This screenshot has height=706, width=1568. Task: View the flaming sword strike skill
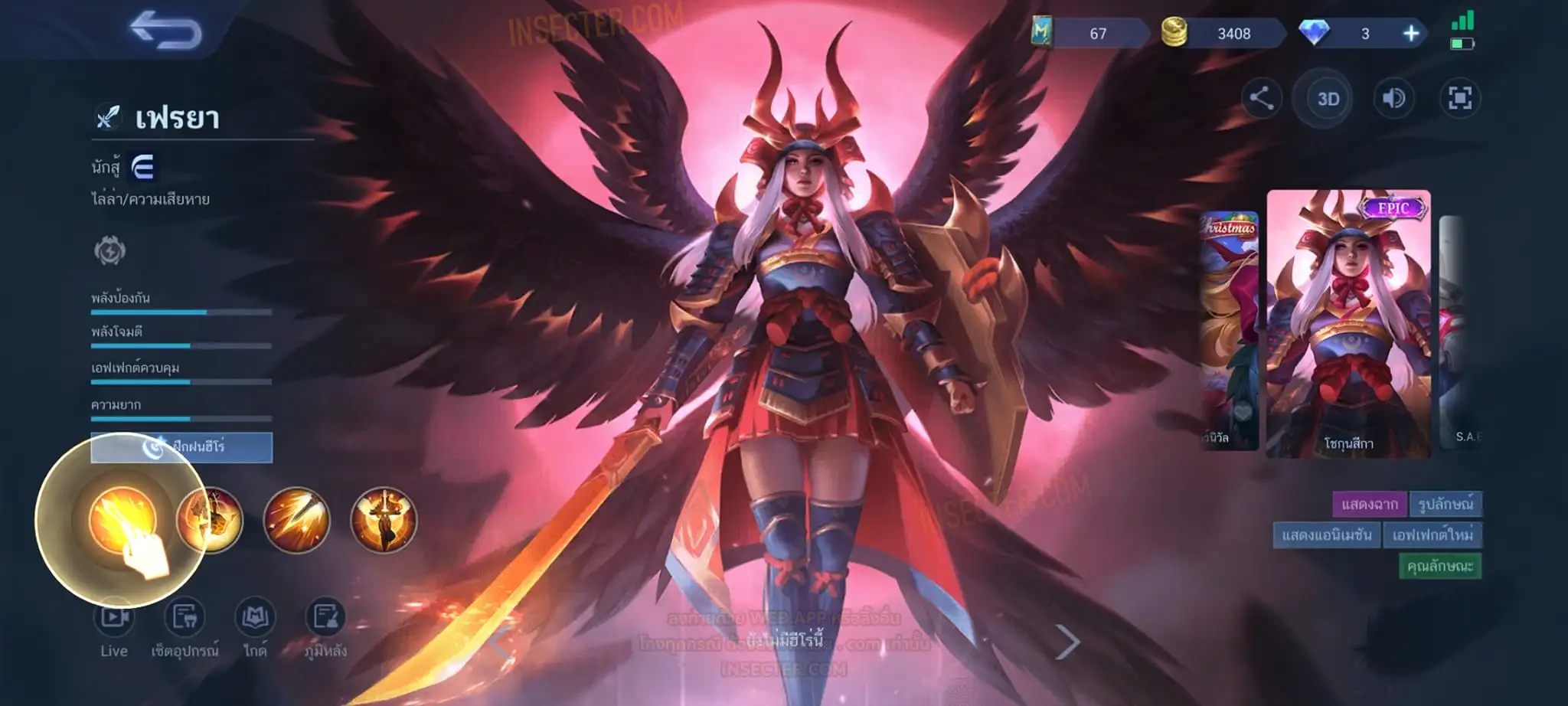coord(296,520)
